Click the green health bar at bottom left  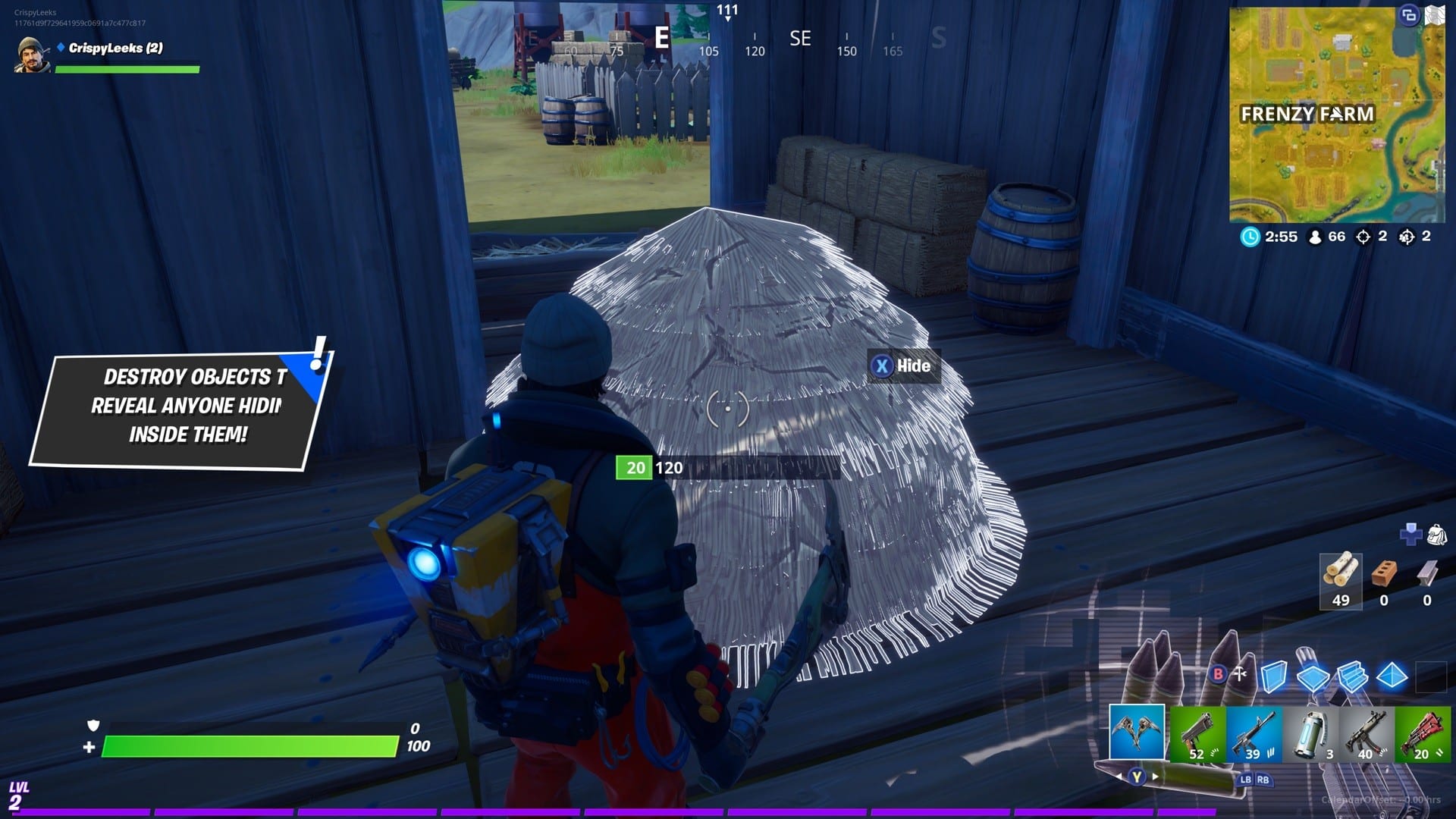(x=250, y=745)
